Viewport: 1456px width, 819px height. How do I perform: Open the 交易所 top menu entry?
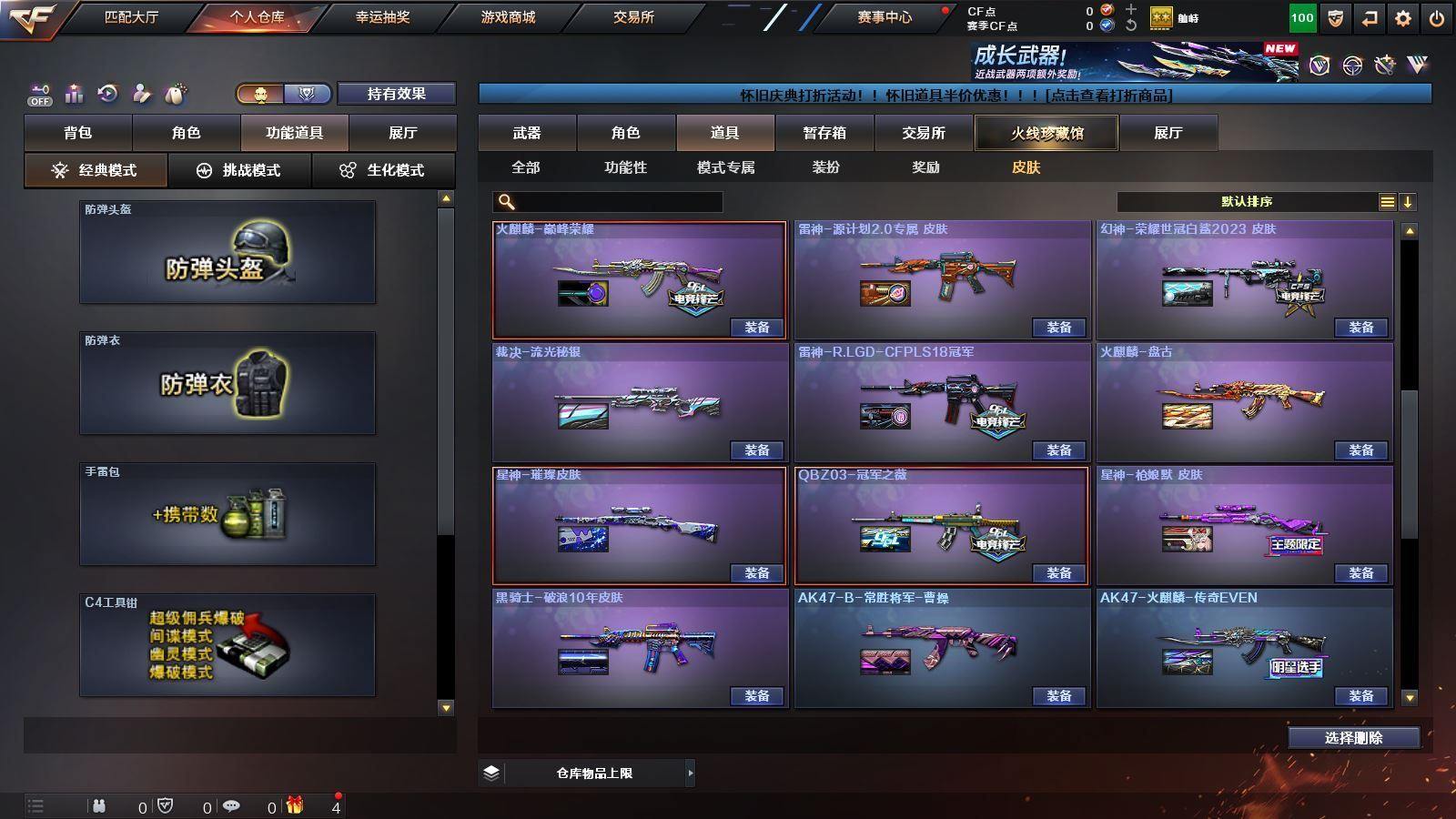coord(633,17)
